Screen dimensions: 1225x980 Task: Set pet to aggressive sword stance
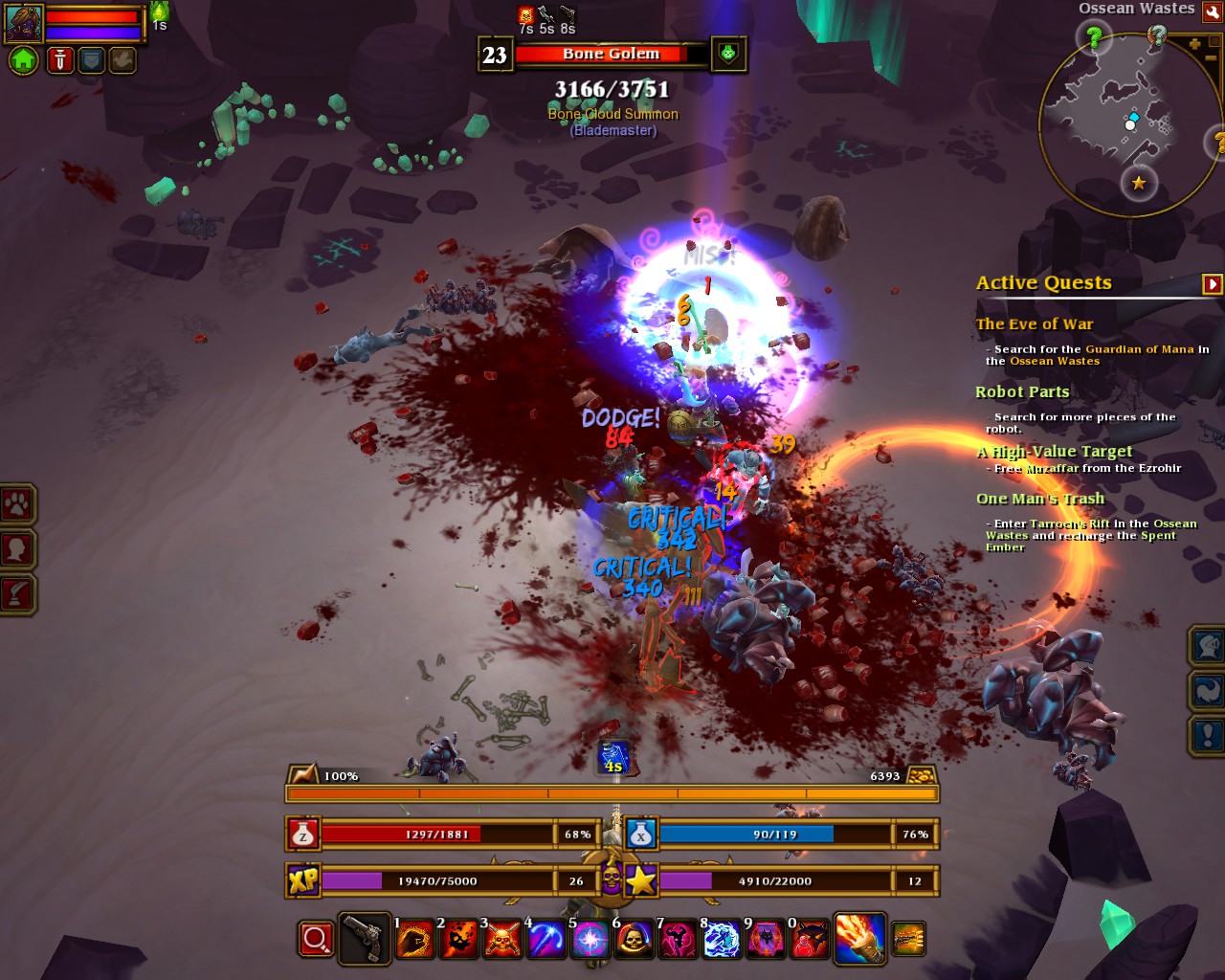[59, 60]
